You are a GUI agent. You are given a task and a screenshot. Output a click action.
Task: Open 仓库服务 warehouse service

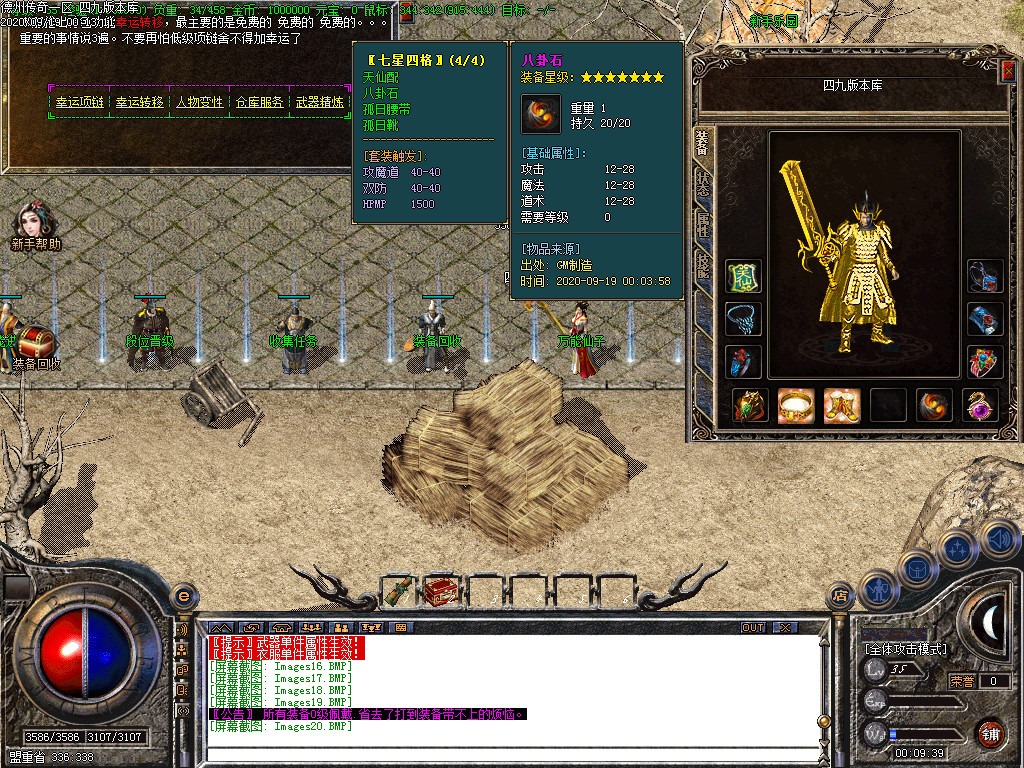pyautogui.click(x=260, y=102)
